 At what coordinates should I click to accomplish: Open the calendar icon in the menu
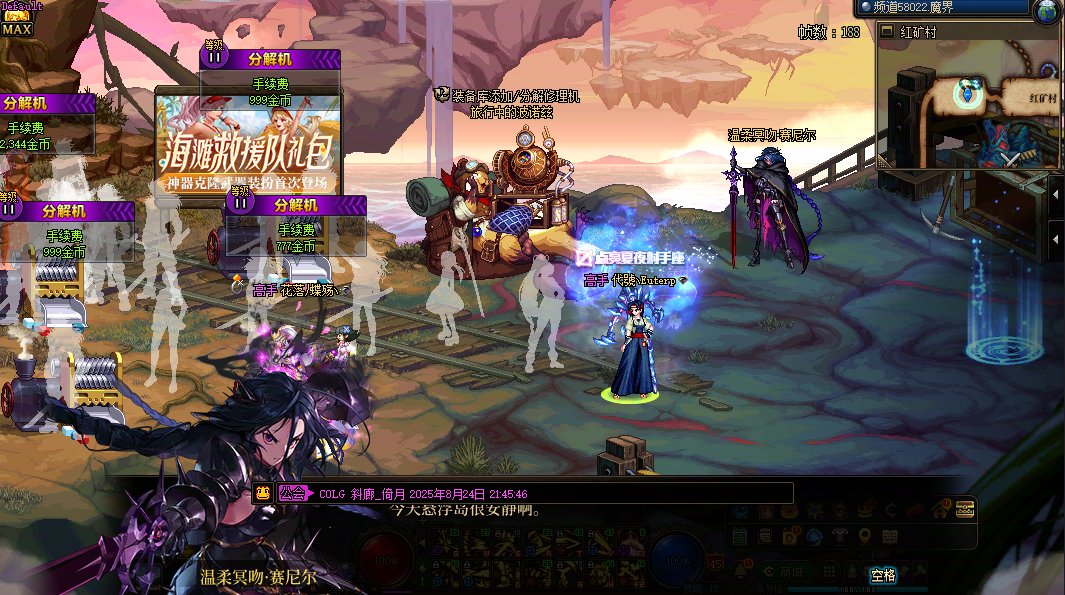739,537
